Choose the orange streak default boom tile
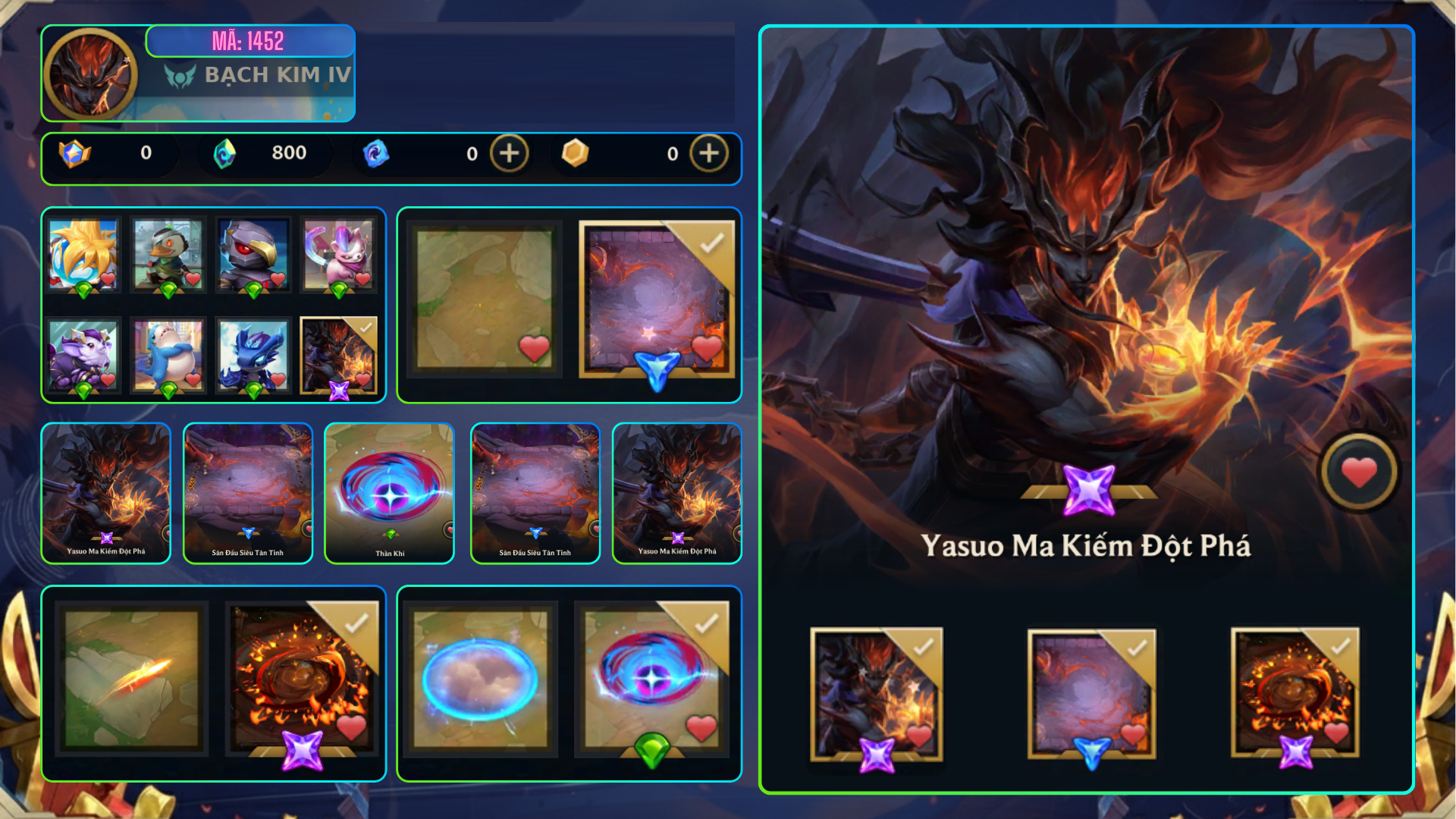Screen dimensions: 1456x819 [x=132, y=678]
